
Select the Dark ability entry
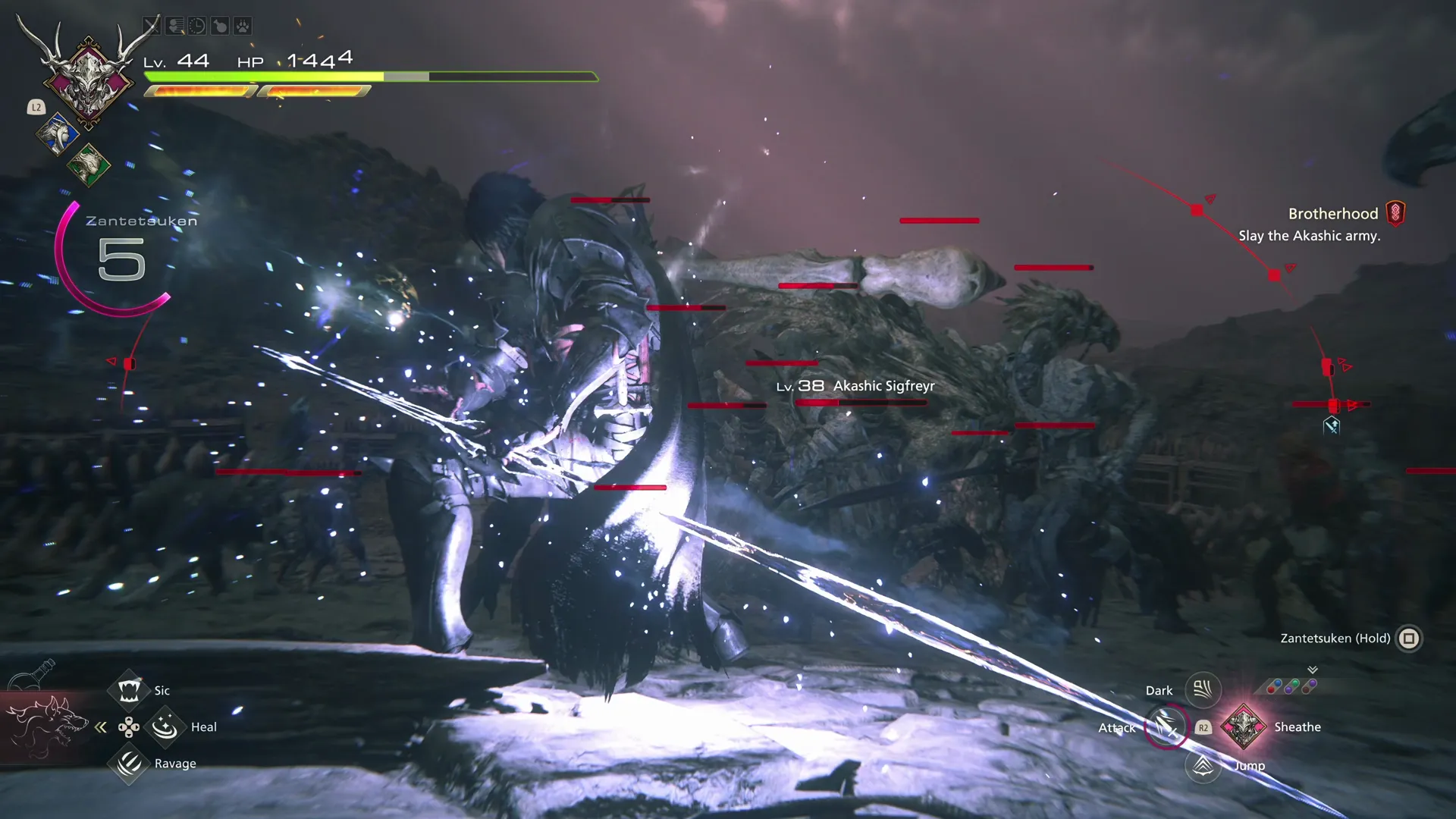[x=1202, y=689]
